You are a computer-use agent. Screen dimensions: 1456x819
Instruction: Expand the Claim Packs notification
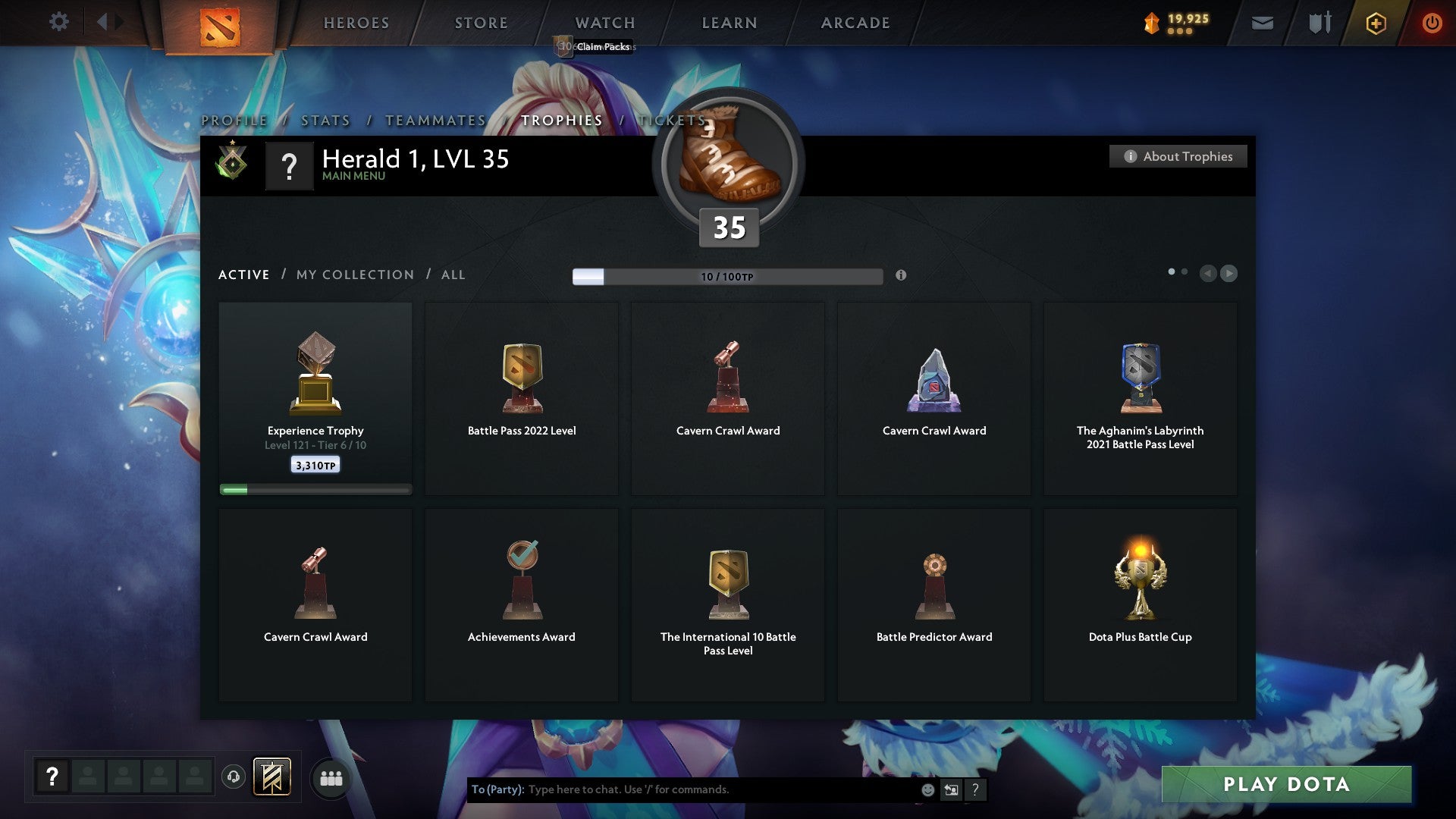(x=603, y=47)
